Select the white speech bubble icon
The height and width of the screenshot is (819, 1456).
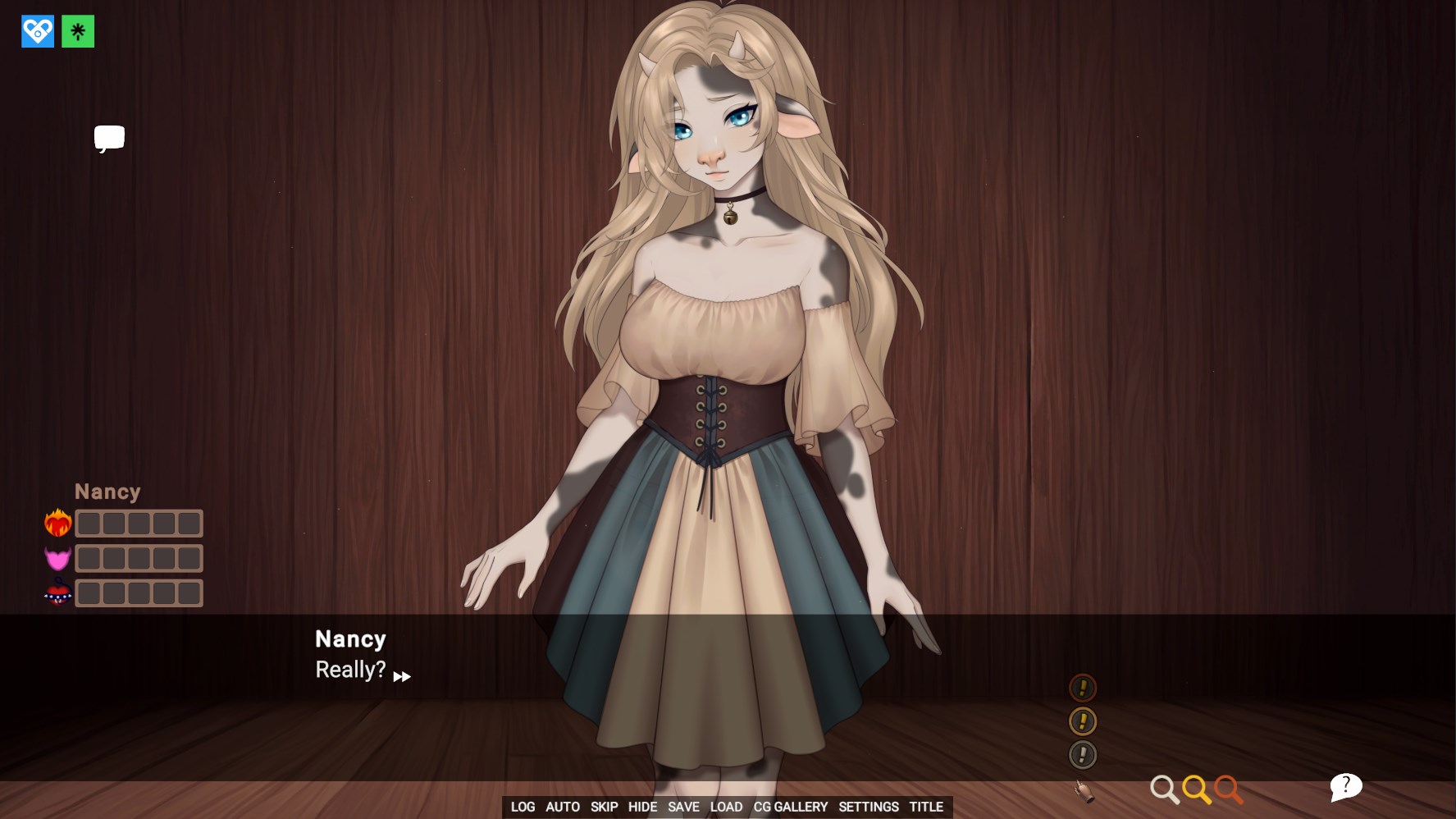click(109, 138)
